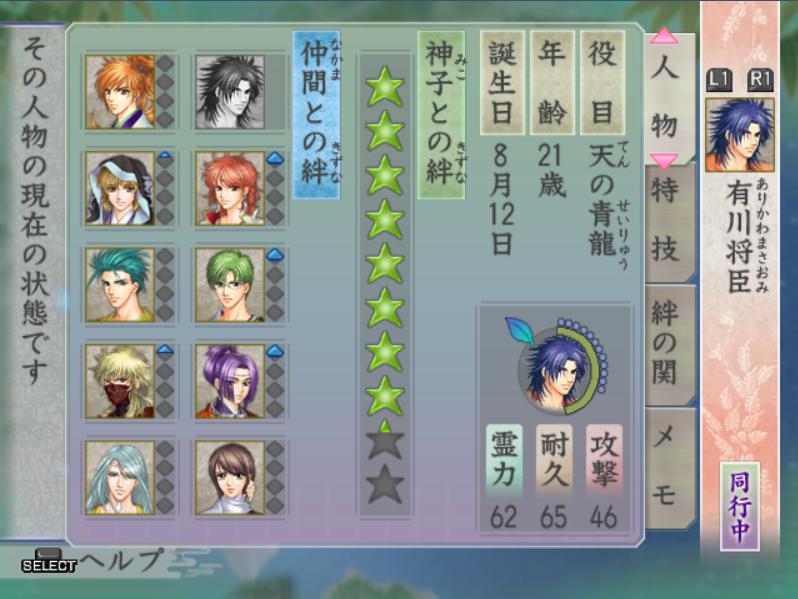The height and width of the screenshot is (599, 798).
Task: Select the green-haired glasses companion portrait
Action: [229, 285]
